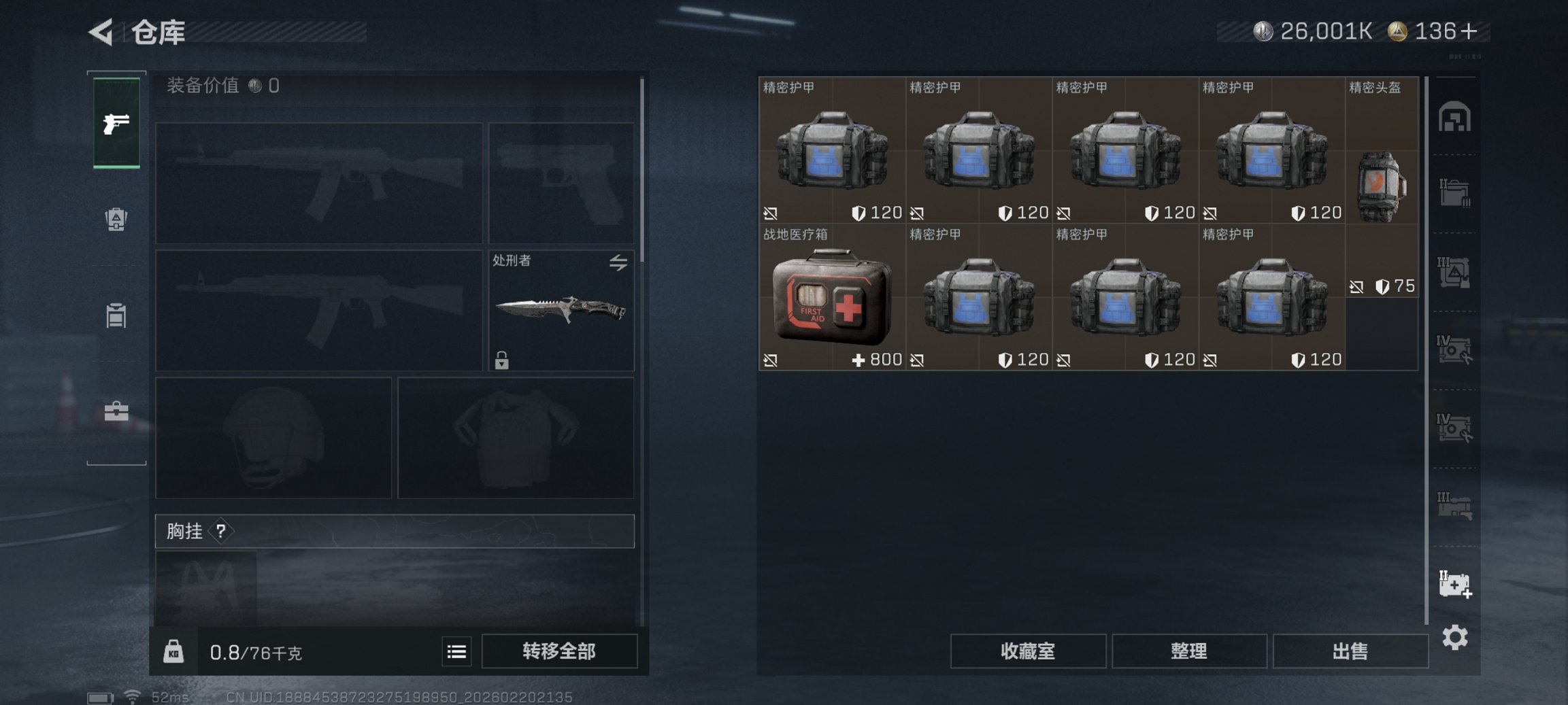Viewport: 1568px width, 705px height.
Task: Select the vest equipment icon on left sidebar
Action: pyautogui.click(x=116, y=316)
